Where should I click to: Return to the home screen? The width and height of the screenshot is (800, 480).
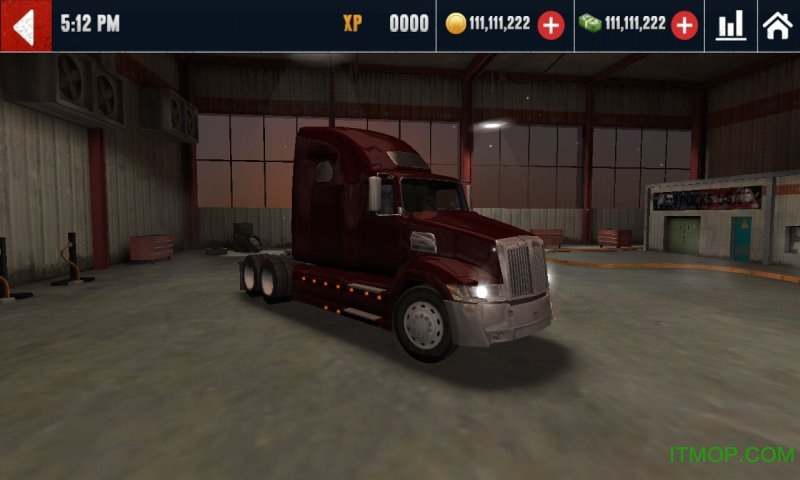(777, 25)
